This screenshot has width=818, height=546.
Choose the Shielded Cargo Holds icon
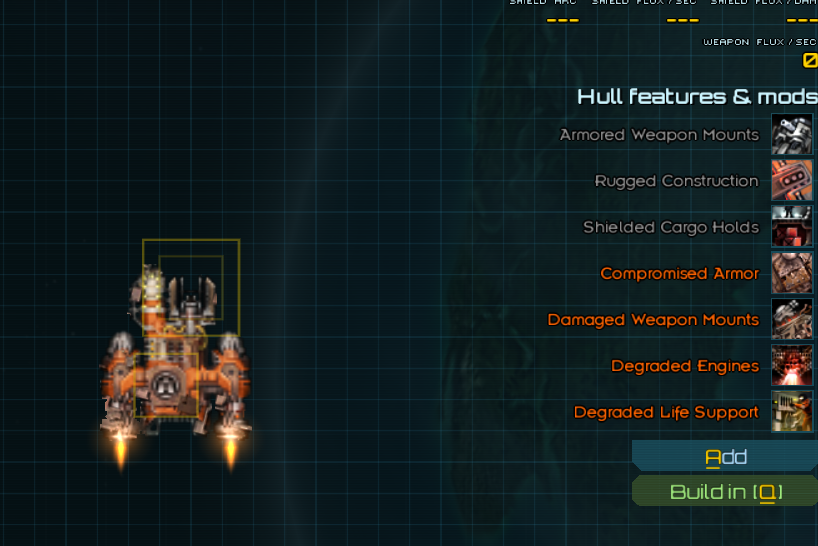(792, 227)
